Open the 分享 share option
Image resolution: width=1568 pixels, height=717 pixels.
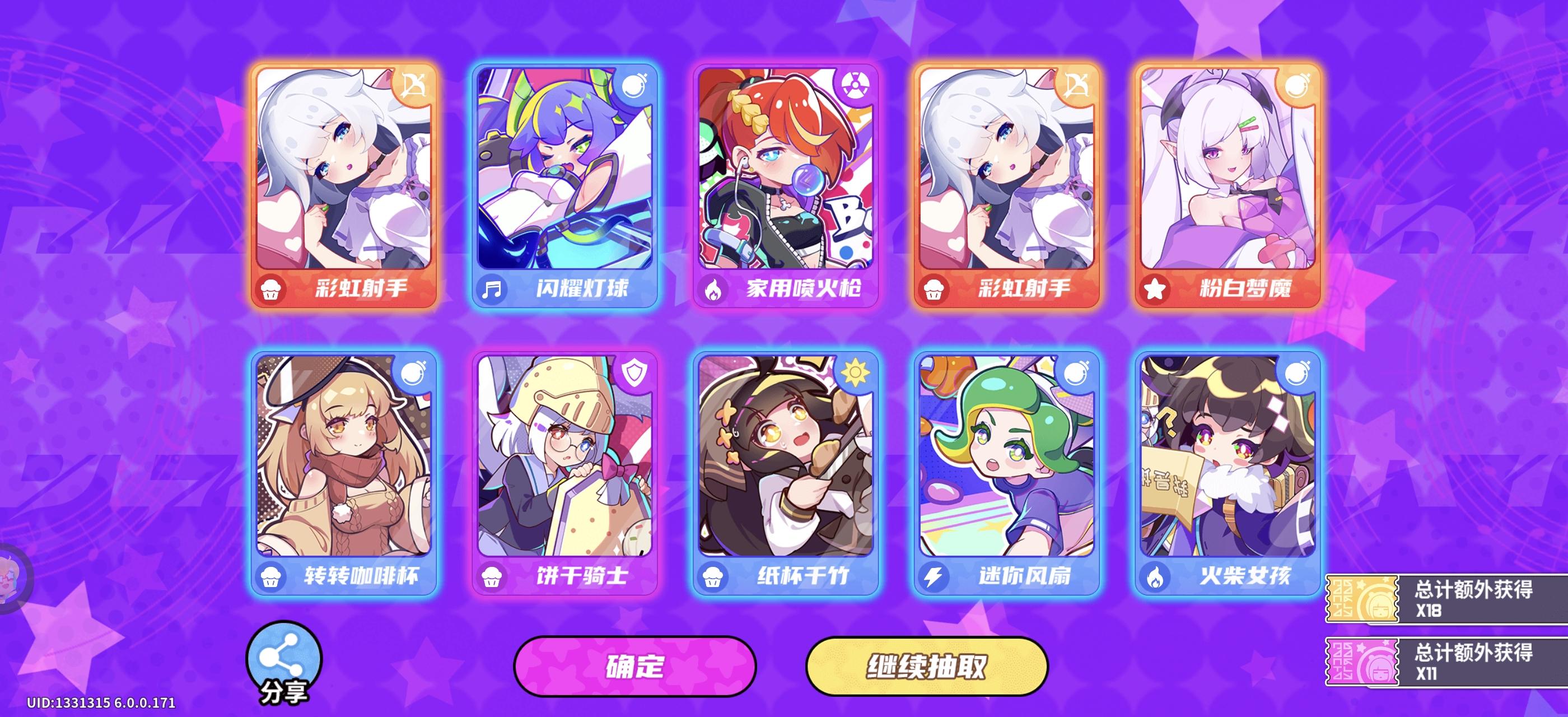tap(284, 653)
